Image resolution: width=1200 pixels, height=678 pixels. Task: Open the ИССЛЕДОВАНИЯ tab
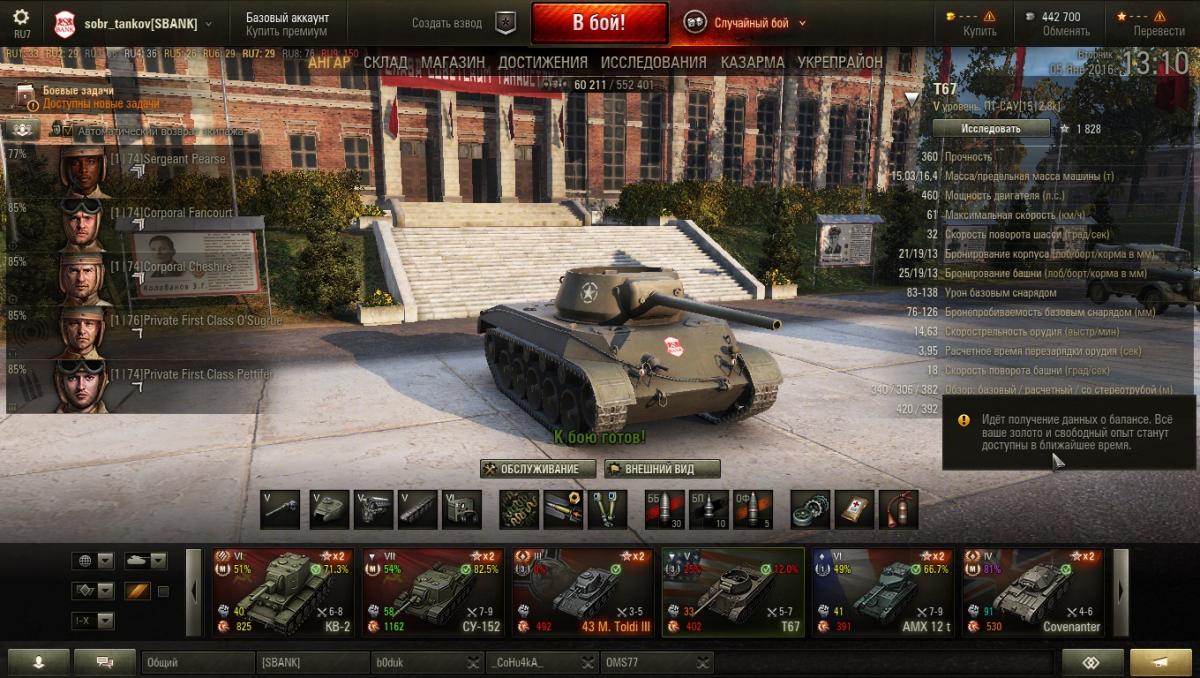653,62
